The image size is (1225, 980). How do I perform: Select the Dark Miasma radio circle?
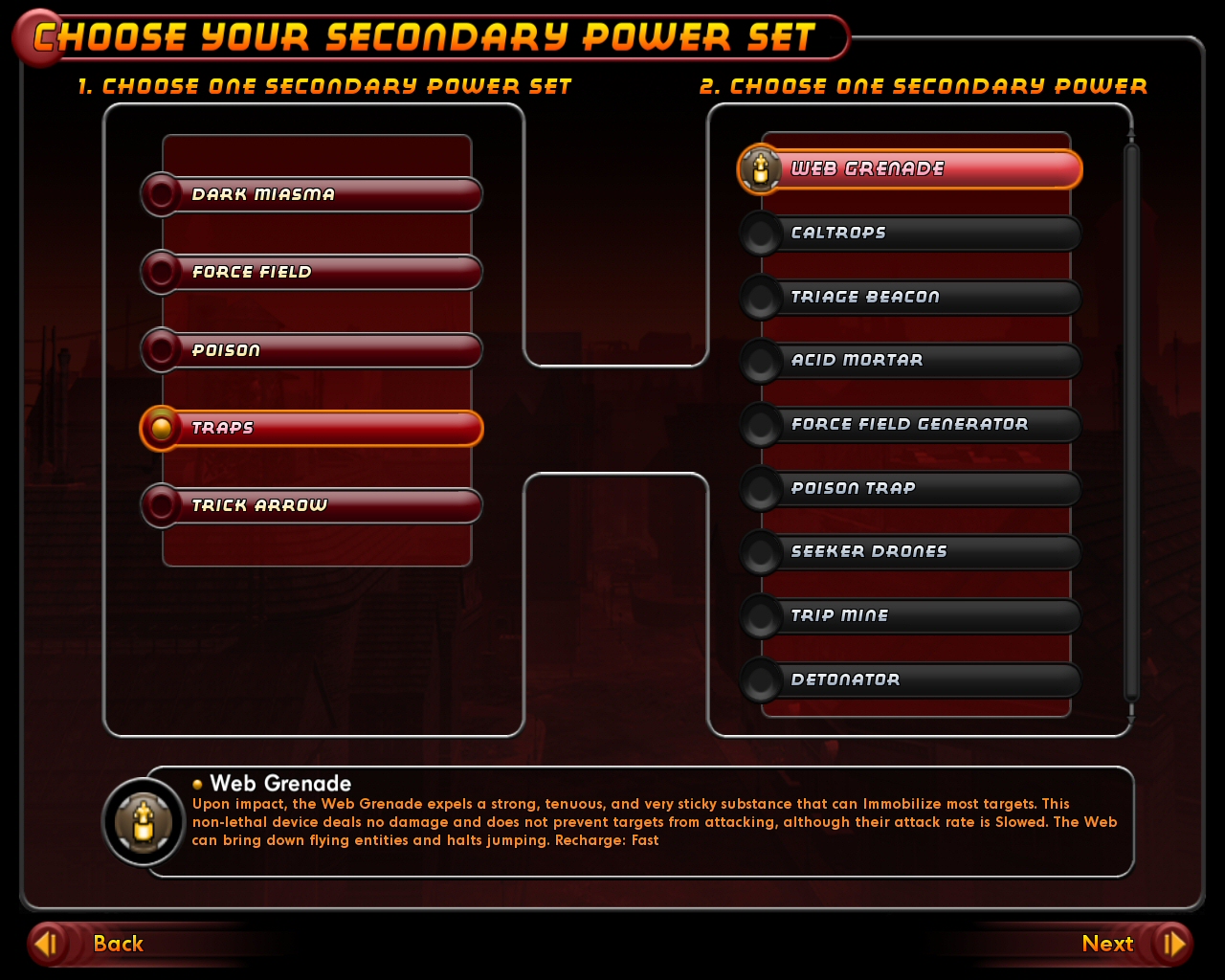(161, 194)
